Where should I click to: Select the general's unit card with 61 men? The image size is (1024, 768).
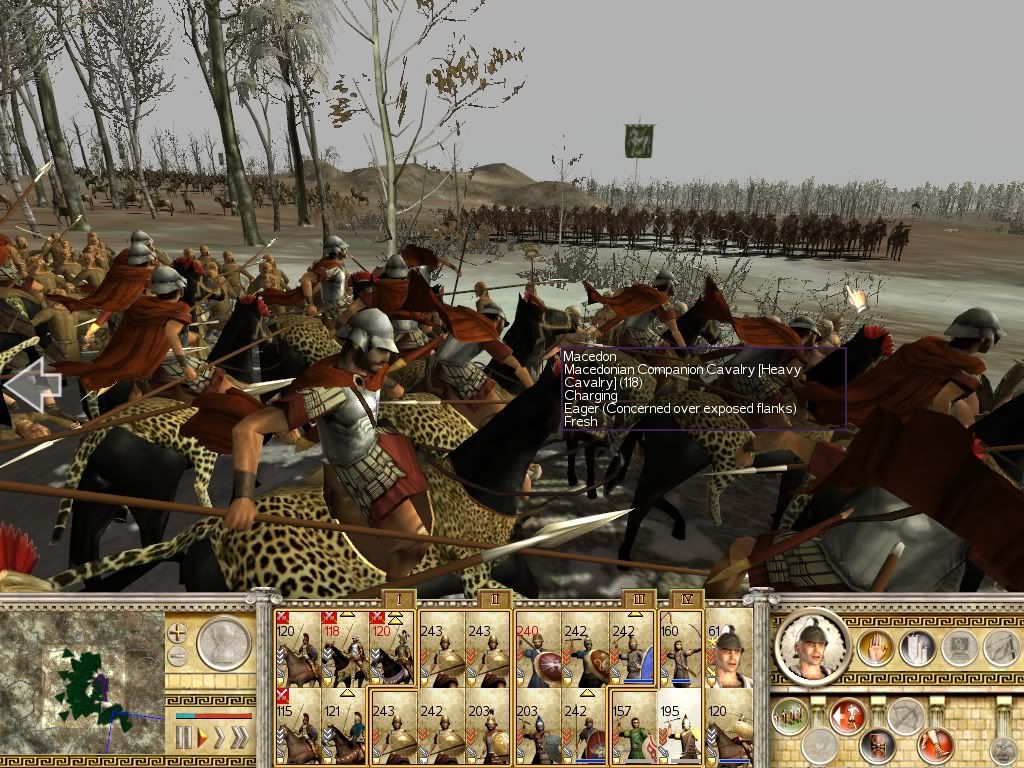pyautogui.click(x=729, y=648)
